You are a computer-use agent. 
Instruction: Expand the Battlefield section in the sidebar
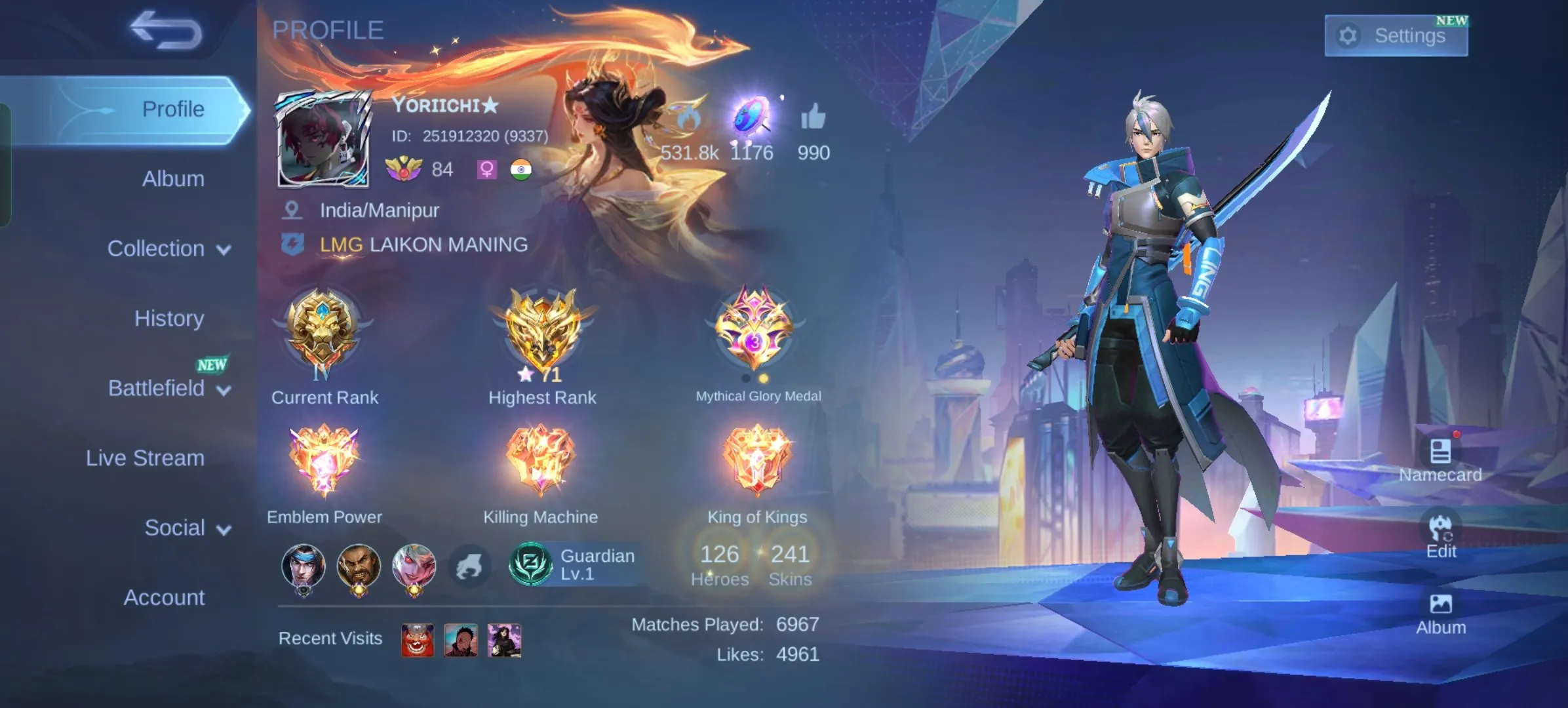point(167,388)
